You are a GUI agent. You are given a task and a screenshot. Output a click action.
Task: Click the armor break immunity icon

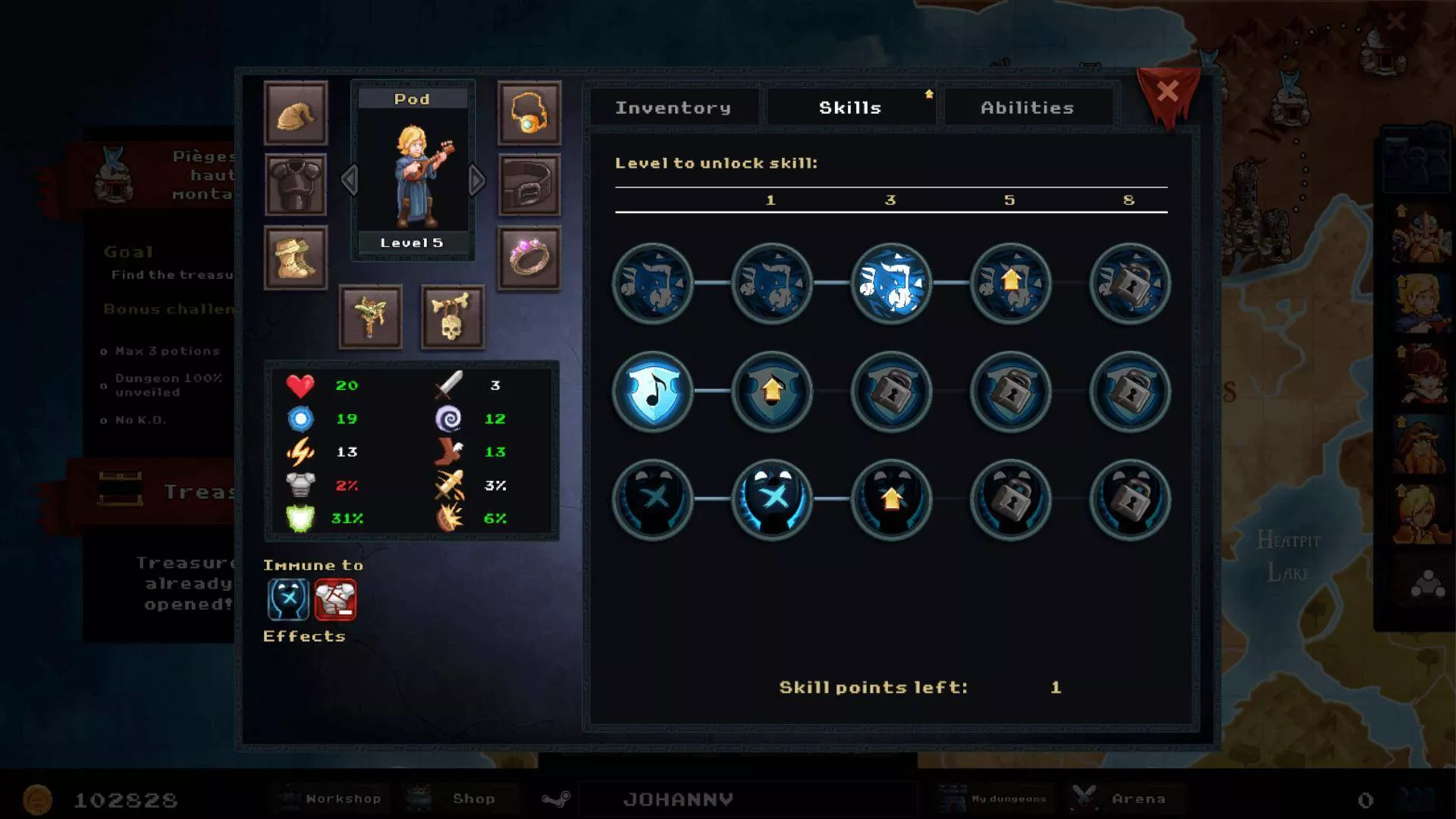pyautogui.click(x=335, y=600)
